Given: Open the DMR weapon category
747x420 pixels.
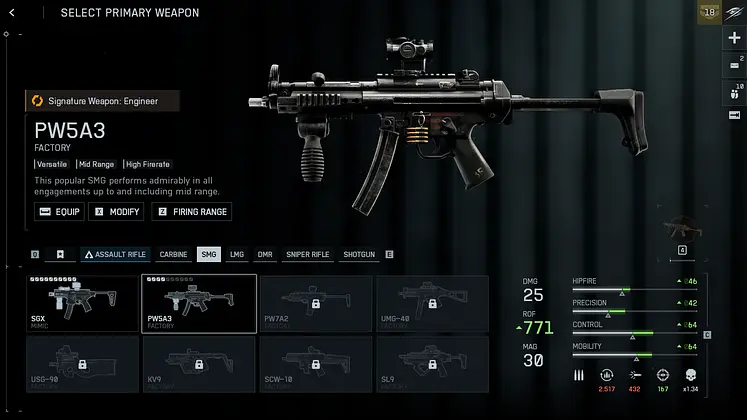Looking at the screenshot, I should point(265,255).
